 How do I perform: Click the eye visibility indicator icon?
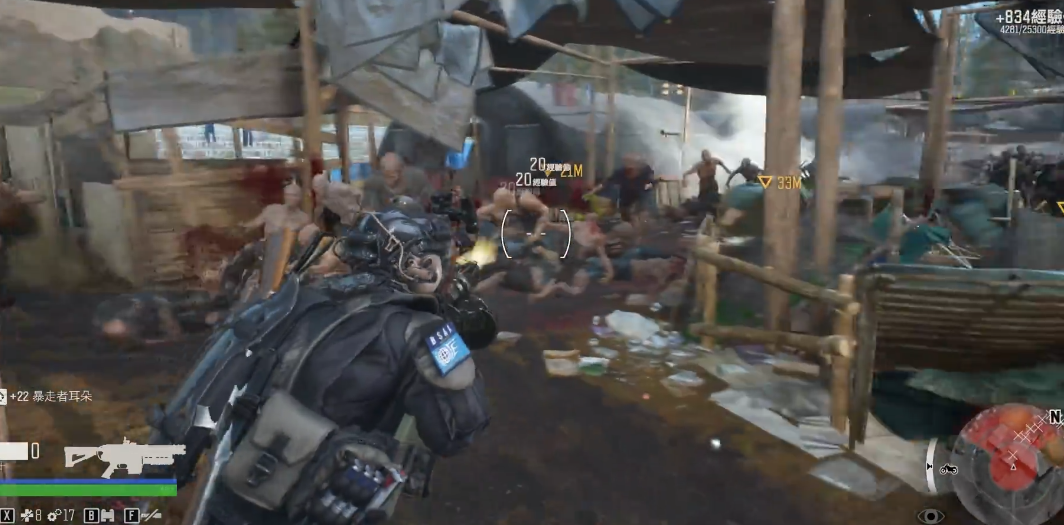(930, 515)
